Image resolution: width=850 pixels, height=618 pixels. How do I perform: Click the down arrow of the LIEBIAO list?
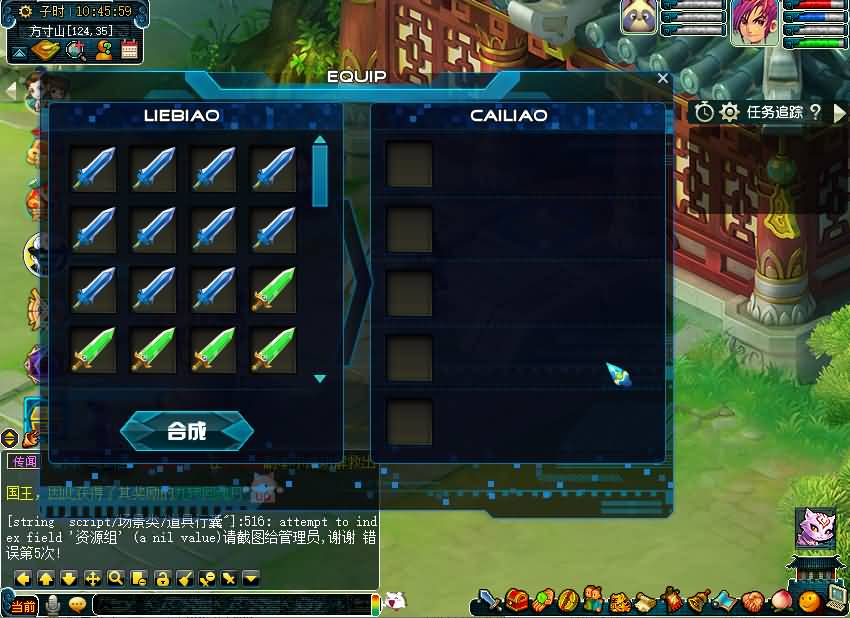[x=320, y=379]
